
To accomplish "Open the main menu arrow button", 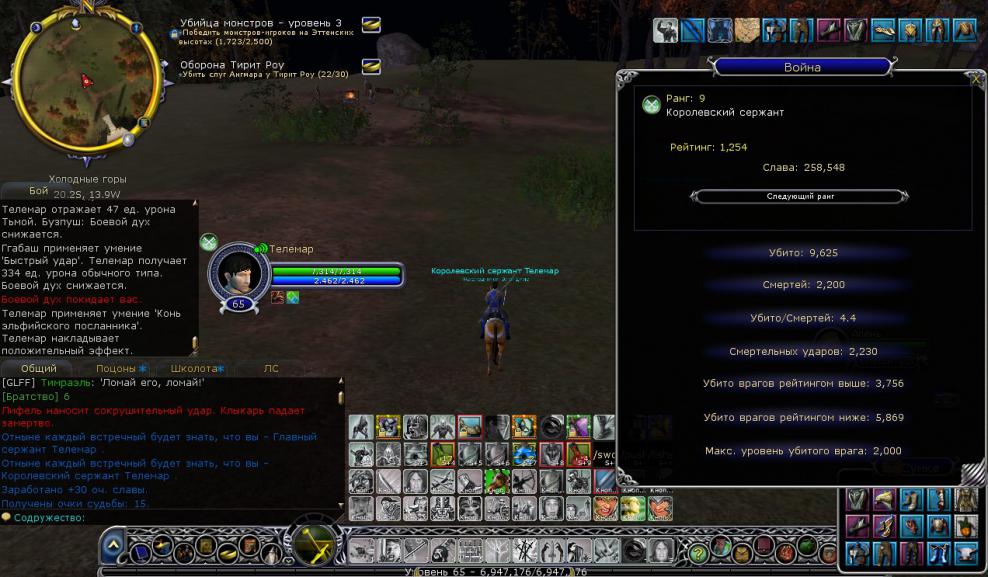I will point(112,547).
